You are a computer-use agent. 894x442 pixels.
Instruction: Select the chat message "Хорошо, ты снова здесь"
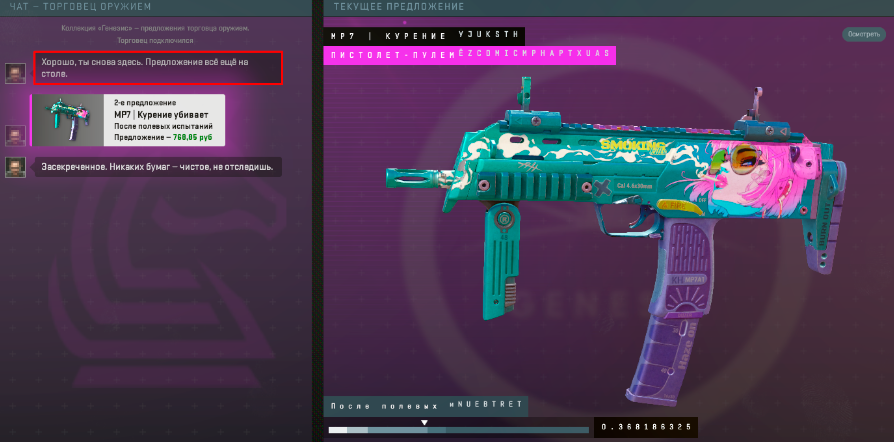(x=157, y=67)
